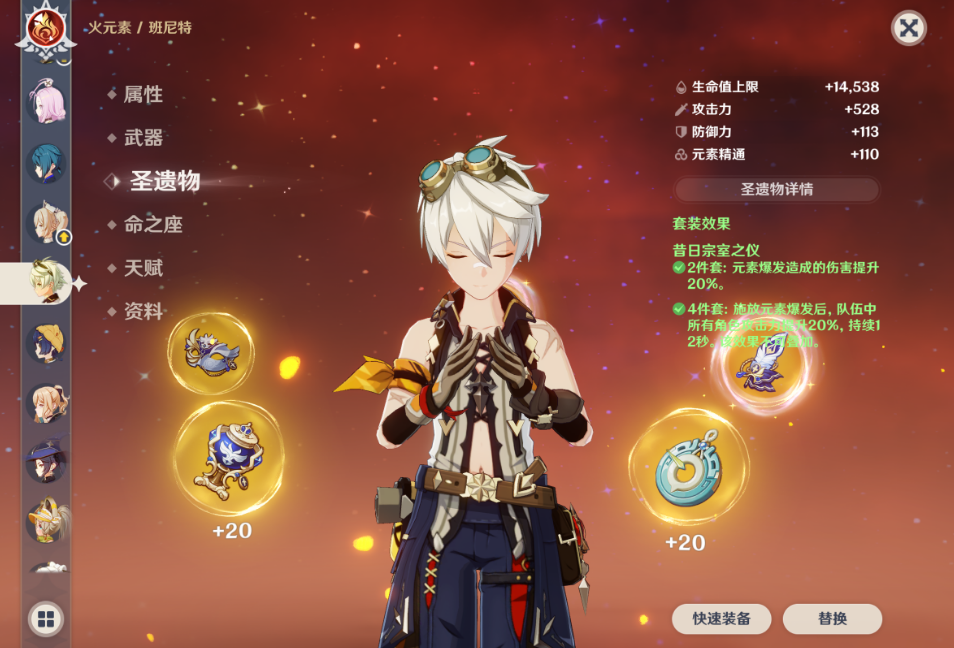
Task: Show 圣遗物详情 artifact details
Action: tap(776, 189)
